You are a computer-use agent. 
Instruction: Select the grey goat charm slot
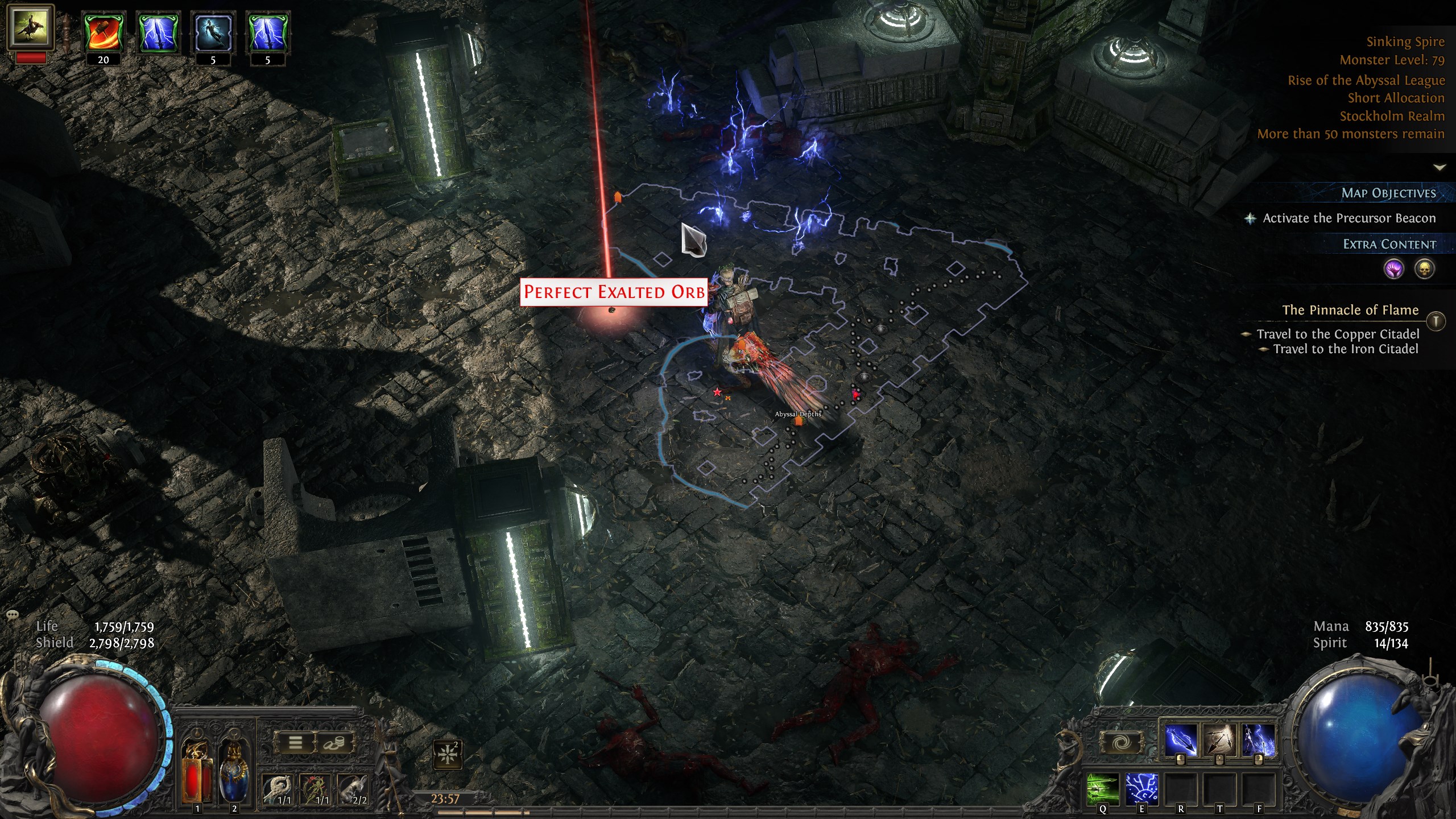click(354, 788)
